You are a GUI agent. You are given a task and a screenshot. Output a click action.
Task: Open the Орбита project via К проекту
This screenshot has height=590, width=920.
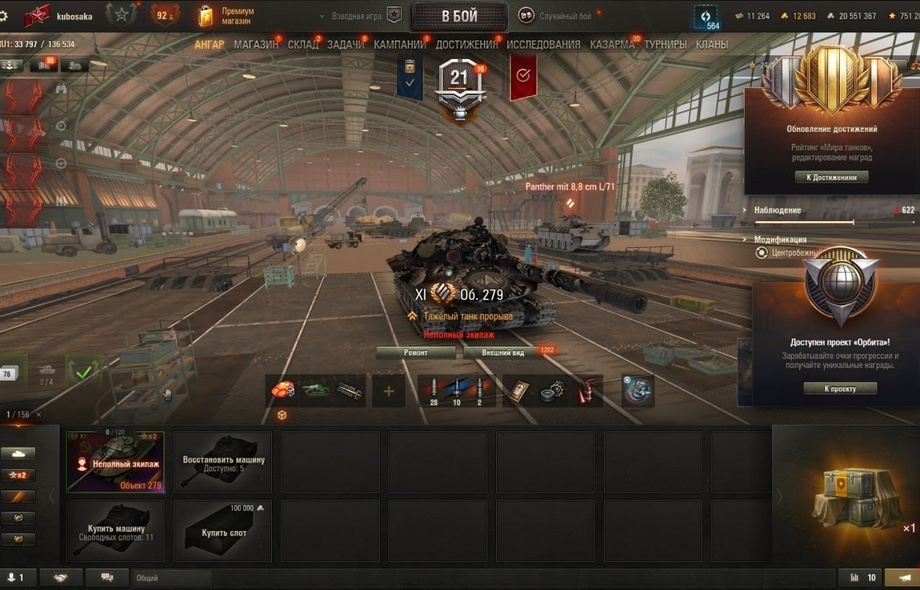pyautogui.click(x=840, y=388)
